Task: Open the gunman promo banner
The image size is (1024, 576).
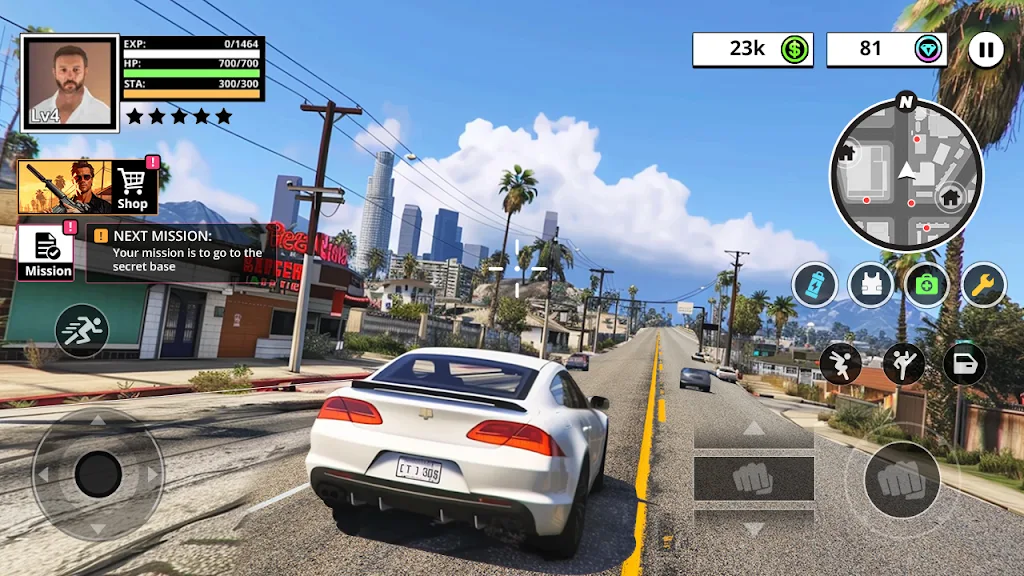Action: tap(65, 186)
